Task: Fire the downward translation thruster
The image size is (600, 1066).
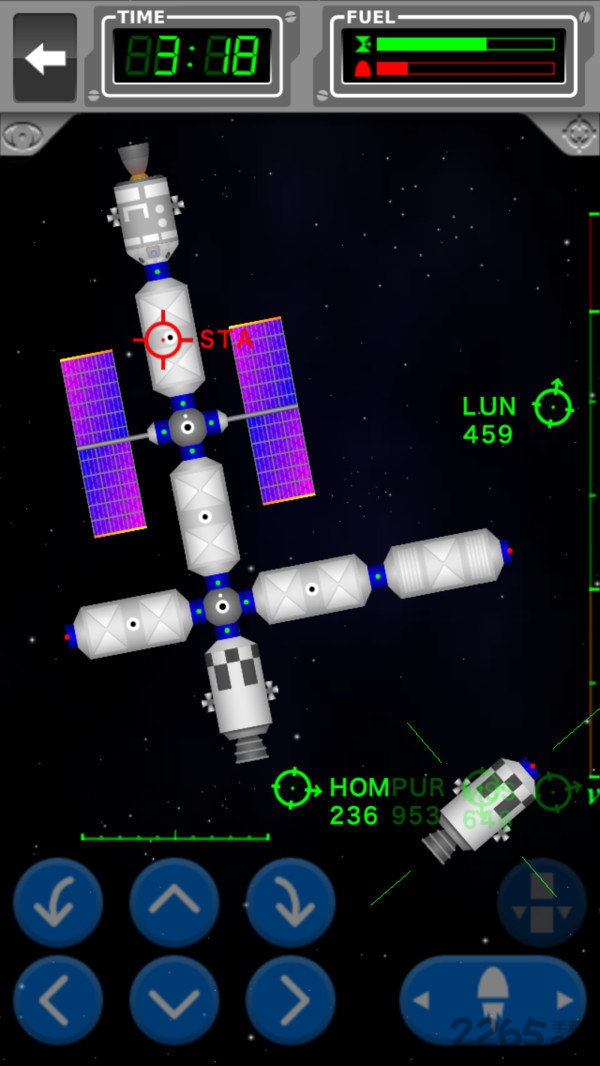Action: point(174,1000)
